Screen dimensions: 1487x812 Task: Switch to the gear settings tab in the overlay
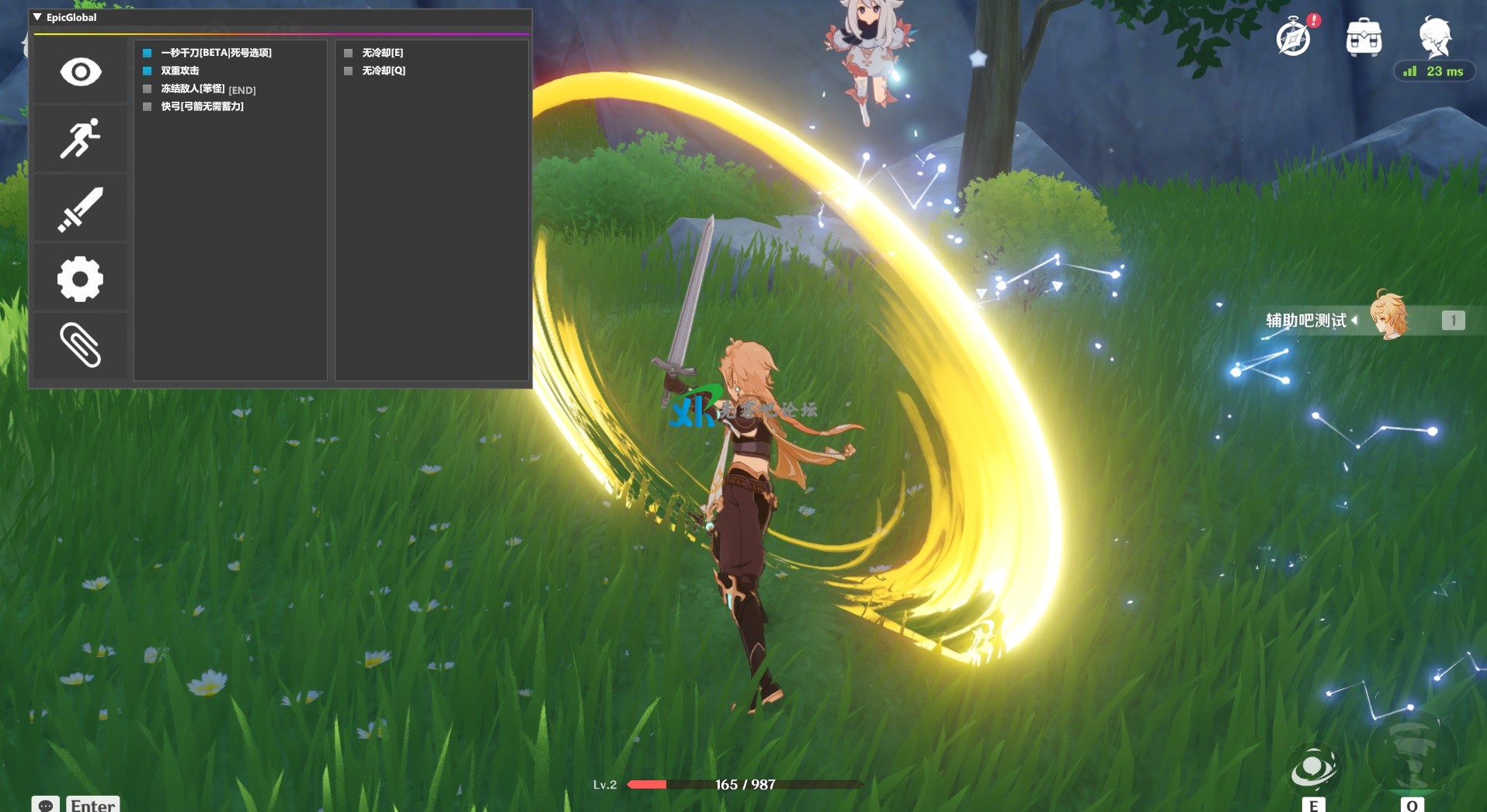pos(80,279)
